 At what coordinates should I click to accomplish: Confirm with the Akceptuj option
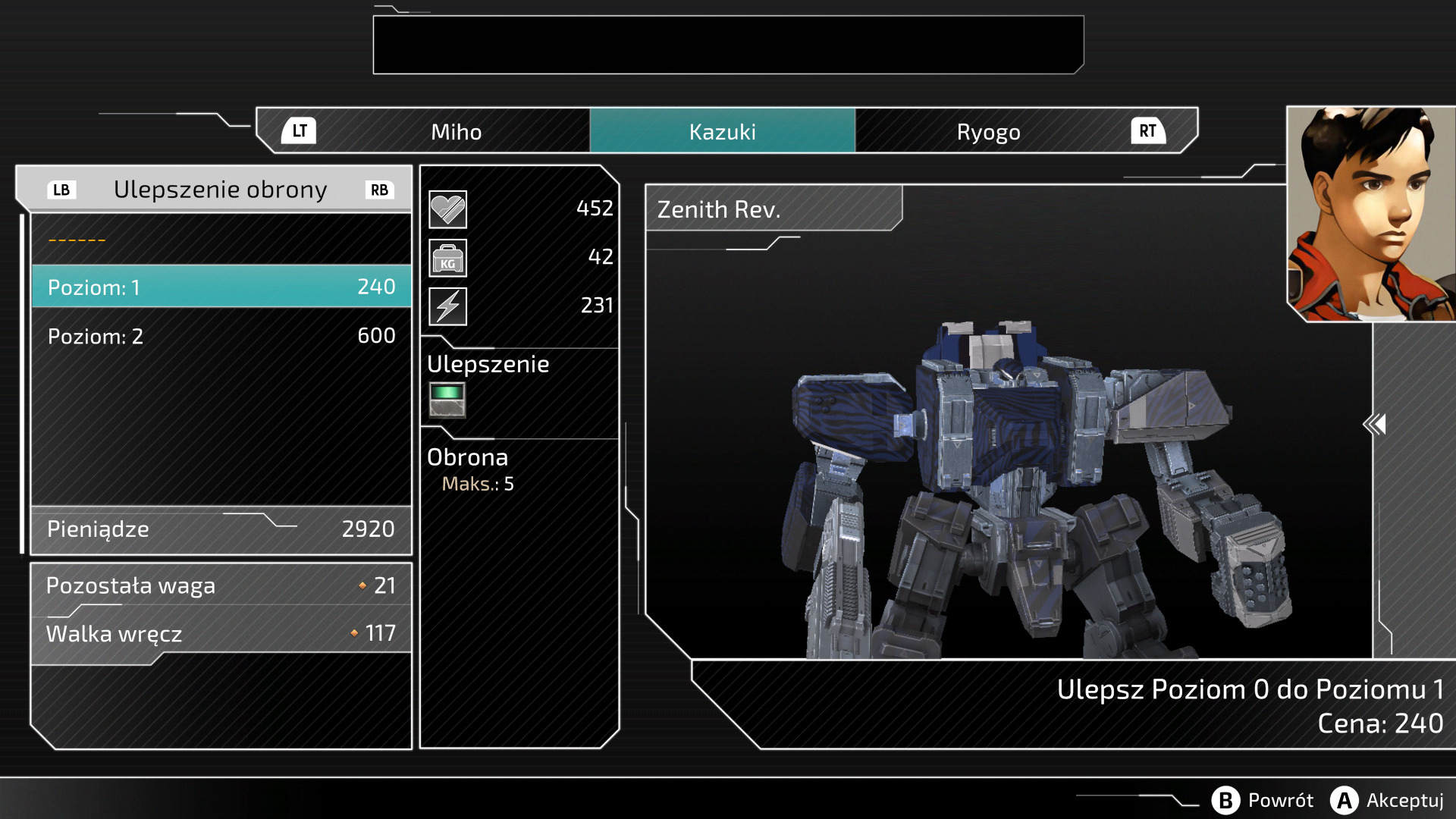1387,800
